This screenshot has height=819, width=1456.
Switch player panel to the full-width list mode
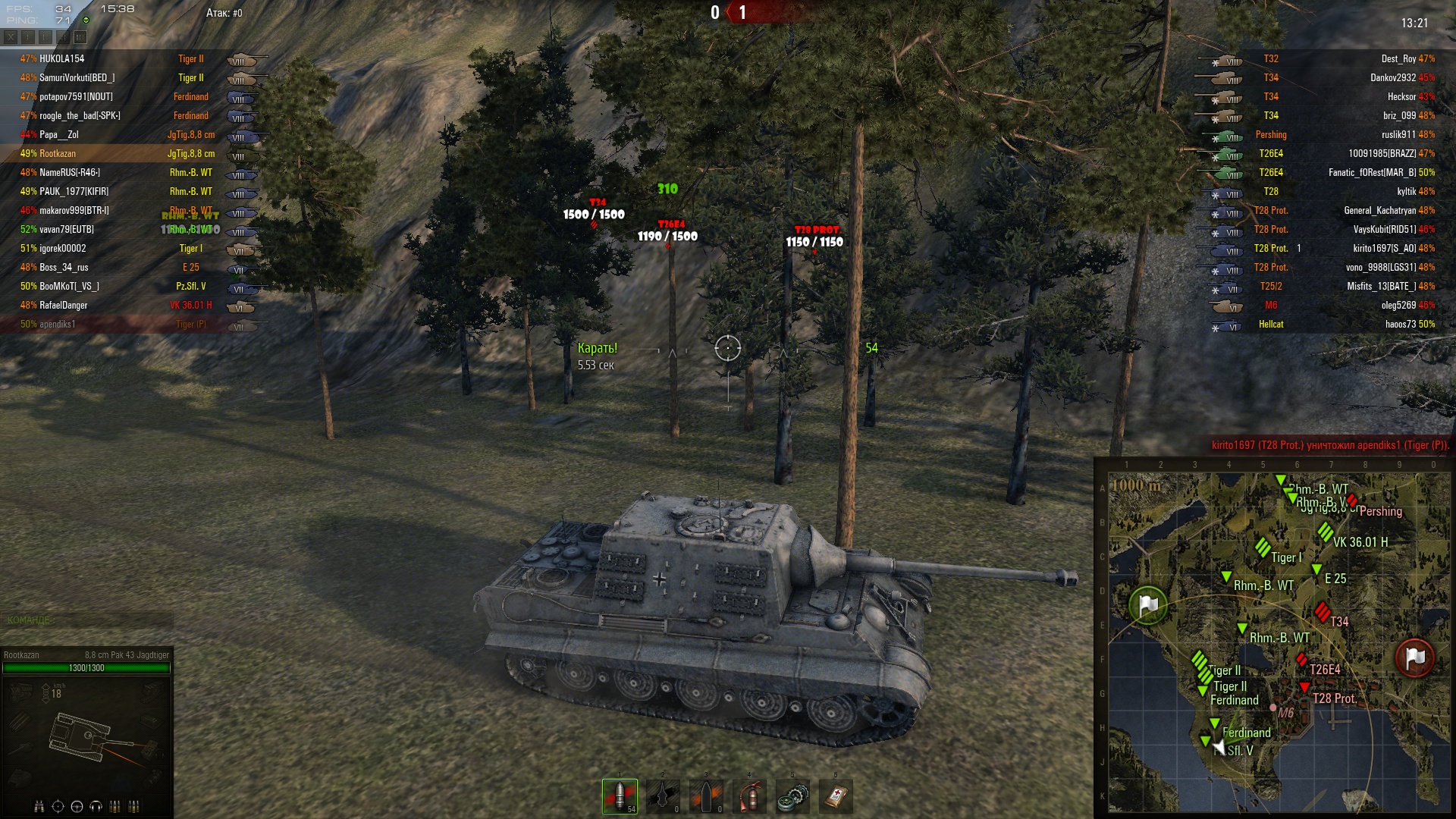click(x=80, y=36)
